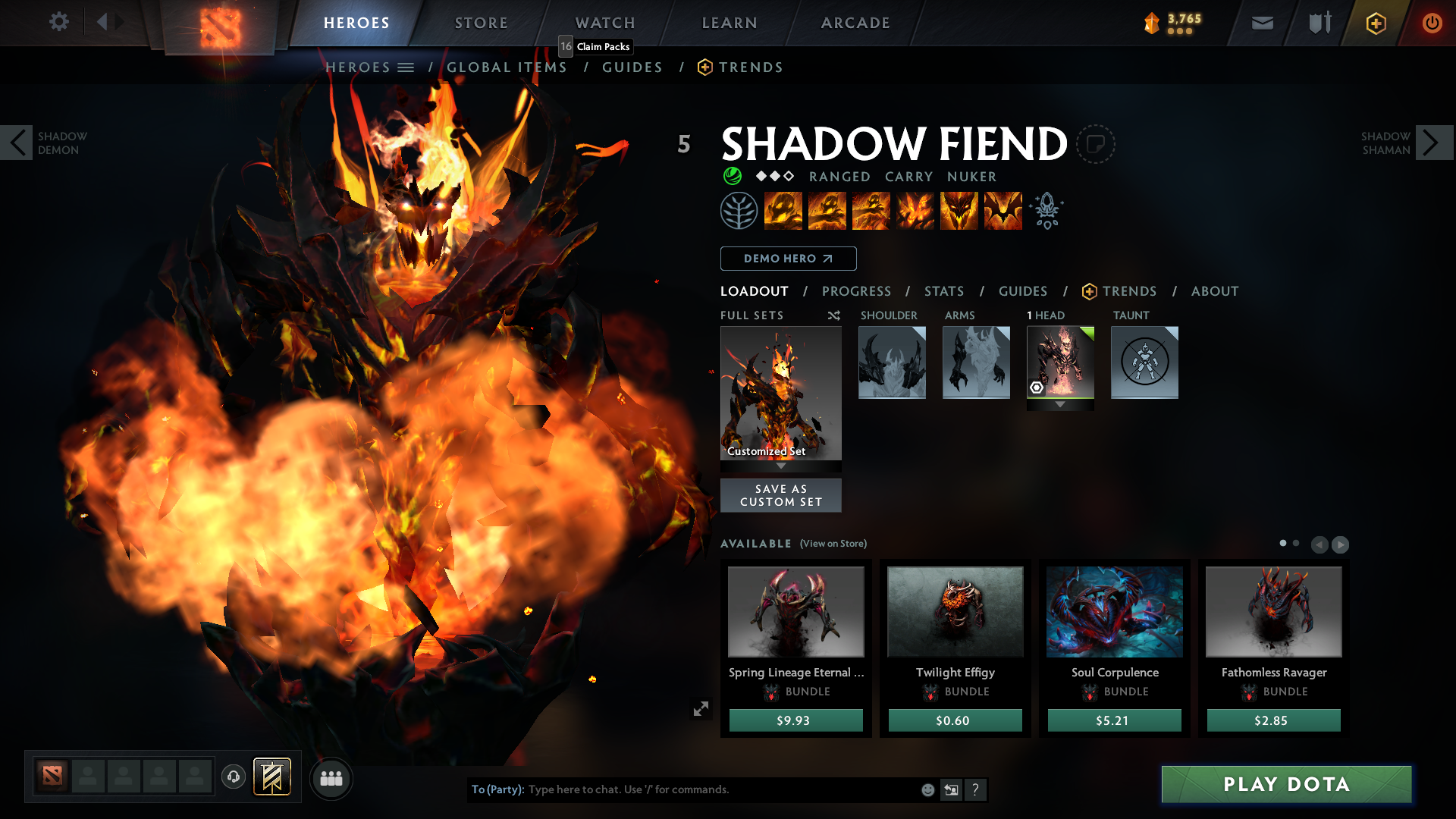
Task: Open the Armory shield-and-sword icon
Action: tap(1318, 23)
